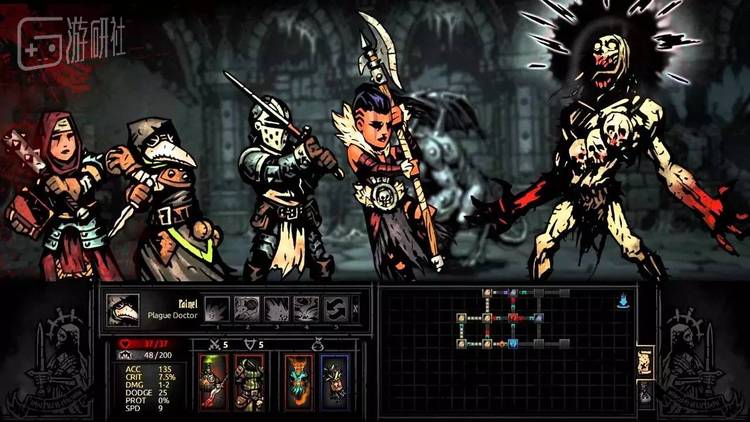Select the Plague Doctor portrait
750x422 pixels.
pos(123,310)
